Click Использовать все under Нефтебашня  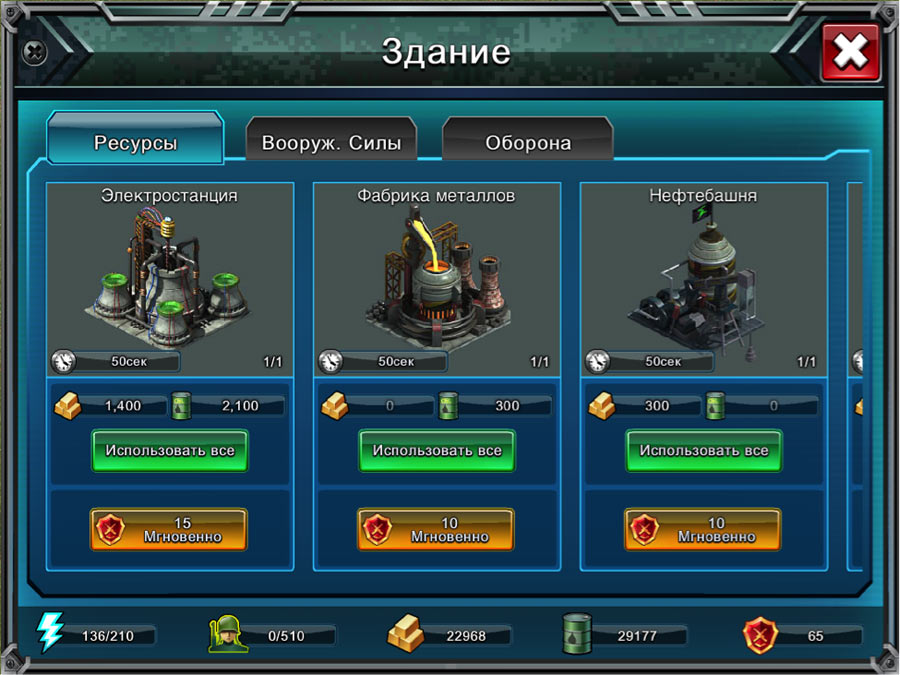pos(704,451)
